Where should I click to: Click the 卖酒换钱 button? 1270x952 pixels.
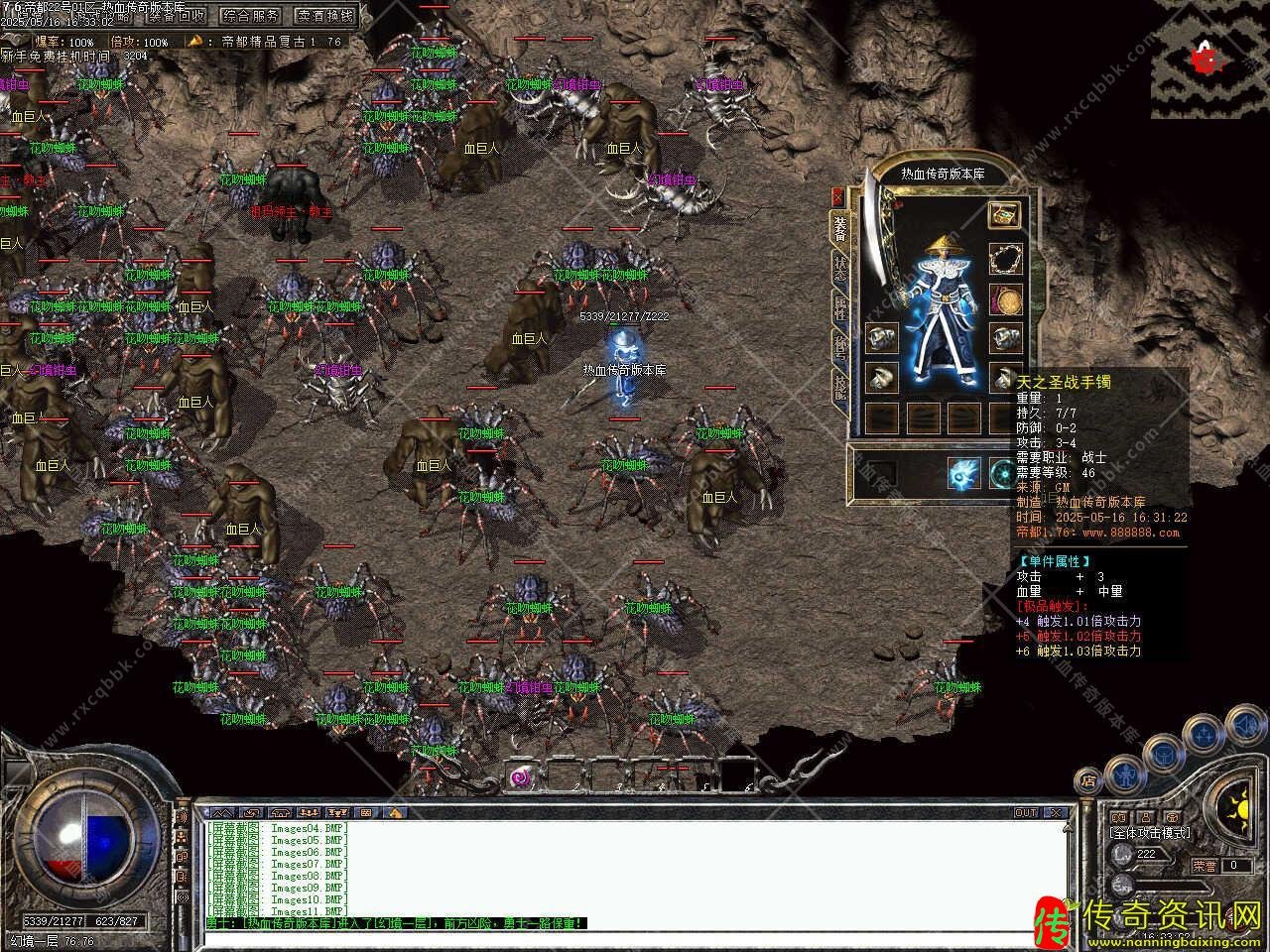click(325, 15)
